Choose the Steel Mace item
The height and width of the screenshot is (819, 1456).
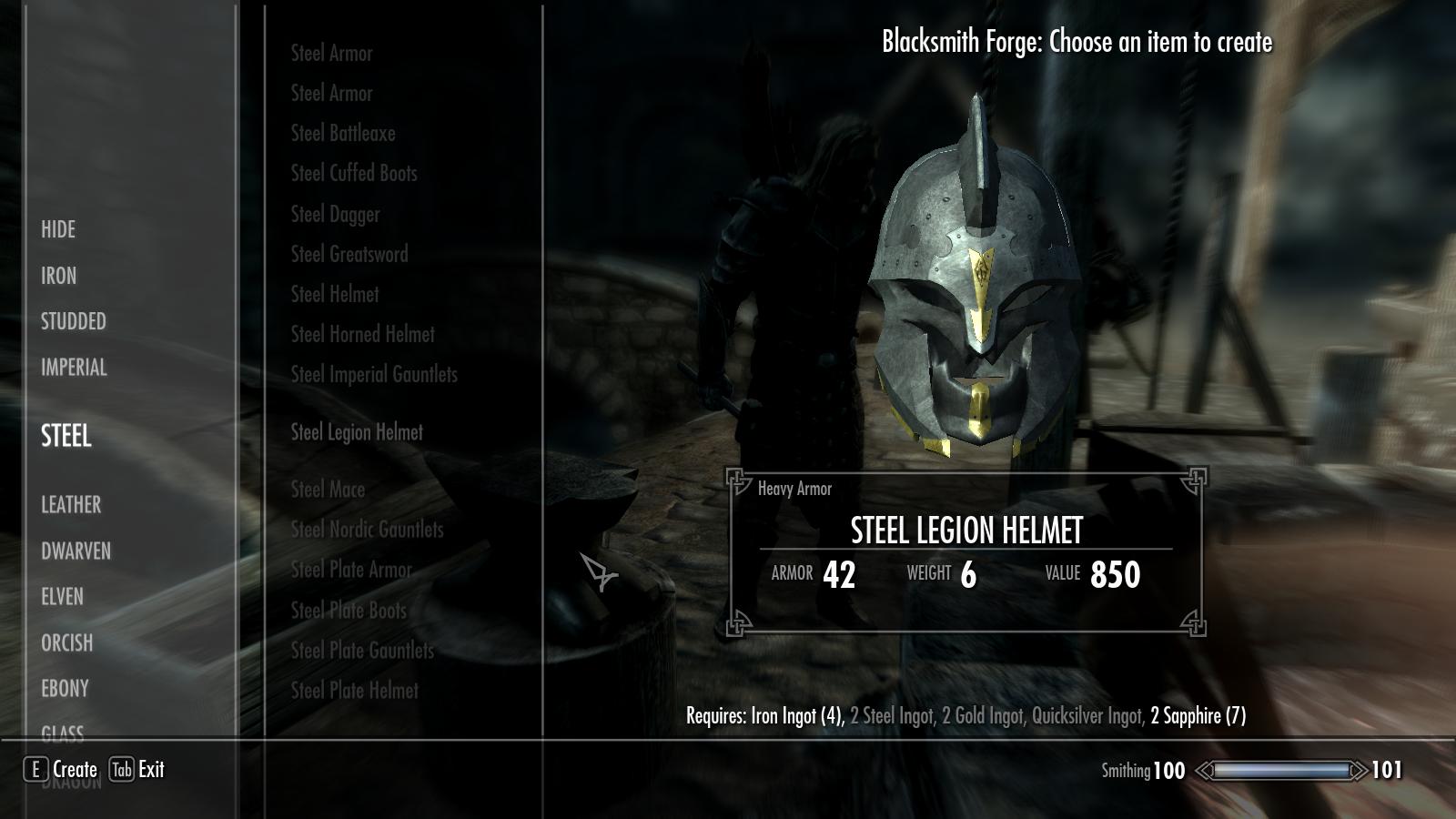[328, 489]
